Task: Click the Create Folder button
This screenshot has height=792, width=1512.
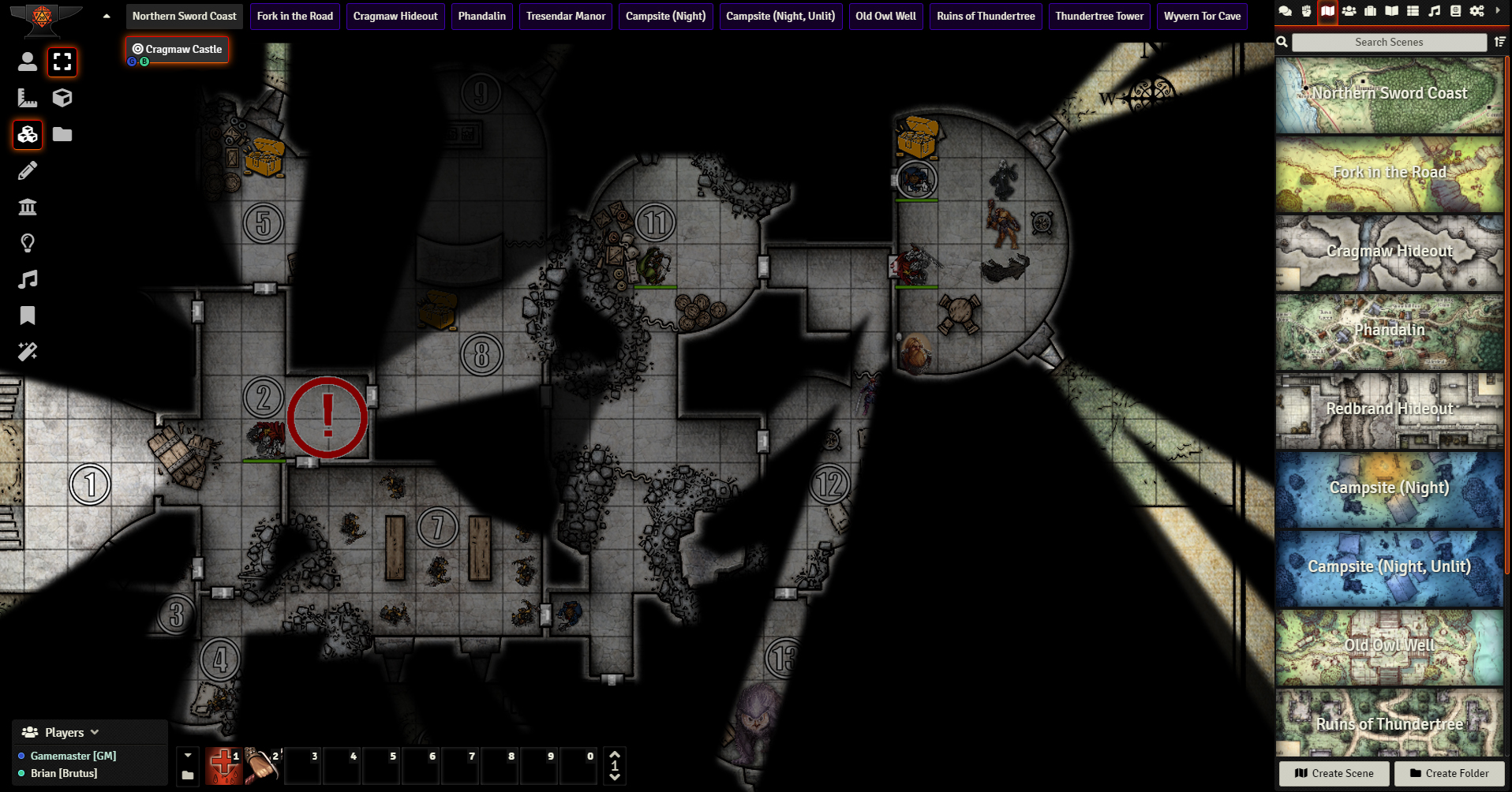Action: coord(1449,774)
